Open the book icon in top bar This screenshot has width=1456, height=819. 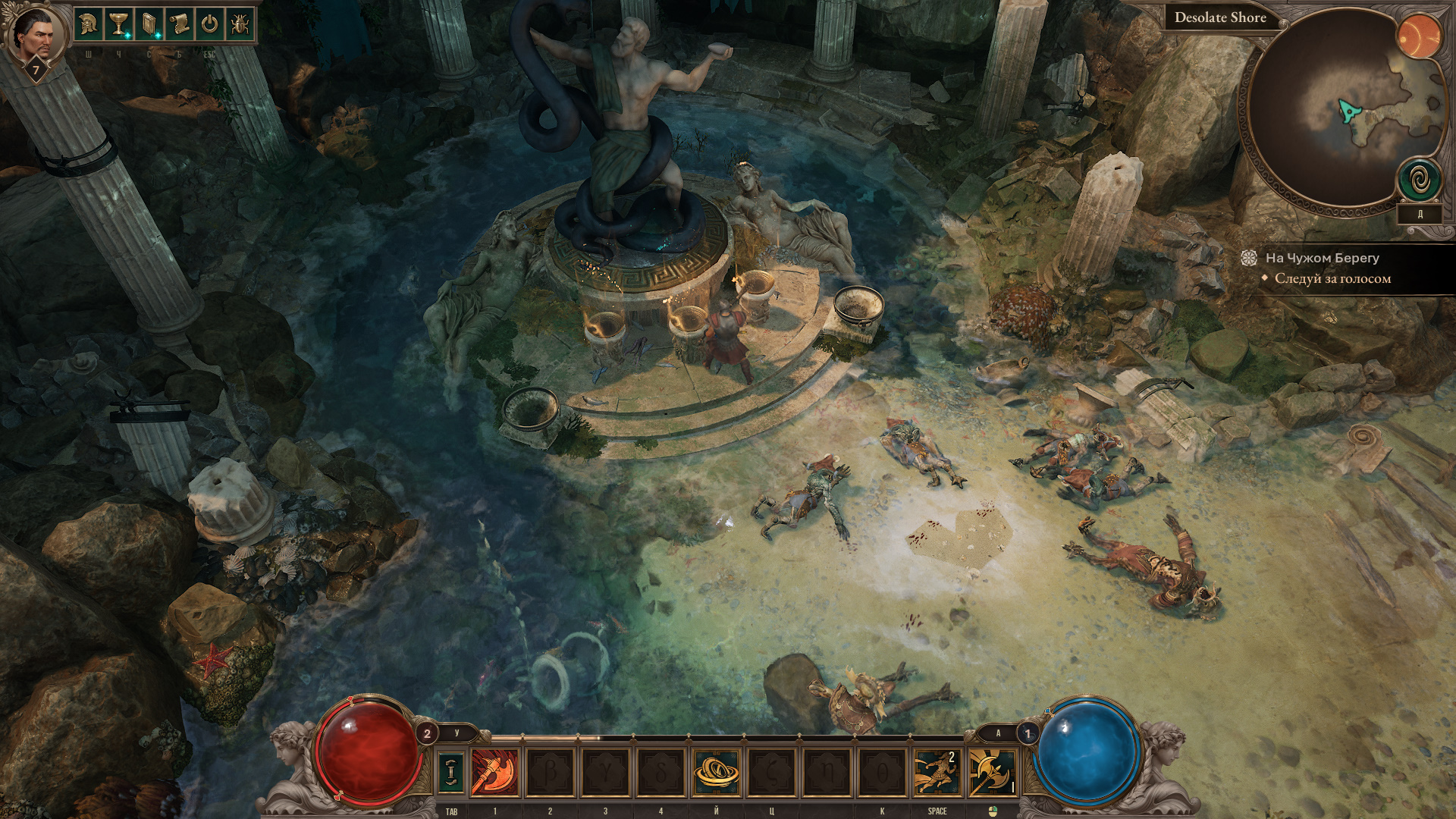(149, 25)
